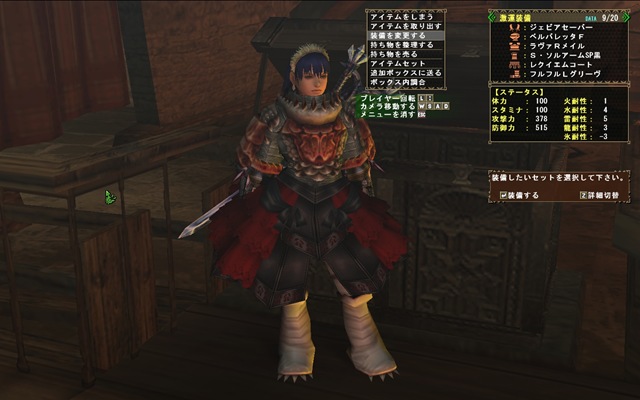This screenshot has width=640, height=400.
Task: Open the 装備を変更する option
Action: tap(400, 35)
